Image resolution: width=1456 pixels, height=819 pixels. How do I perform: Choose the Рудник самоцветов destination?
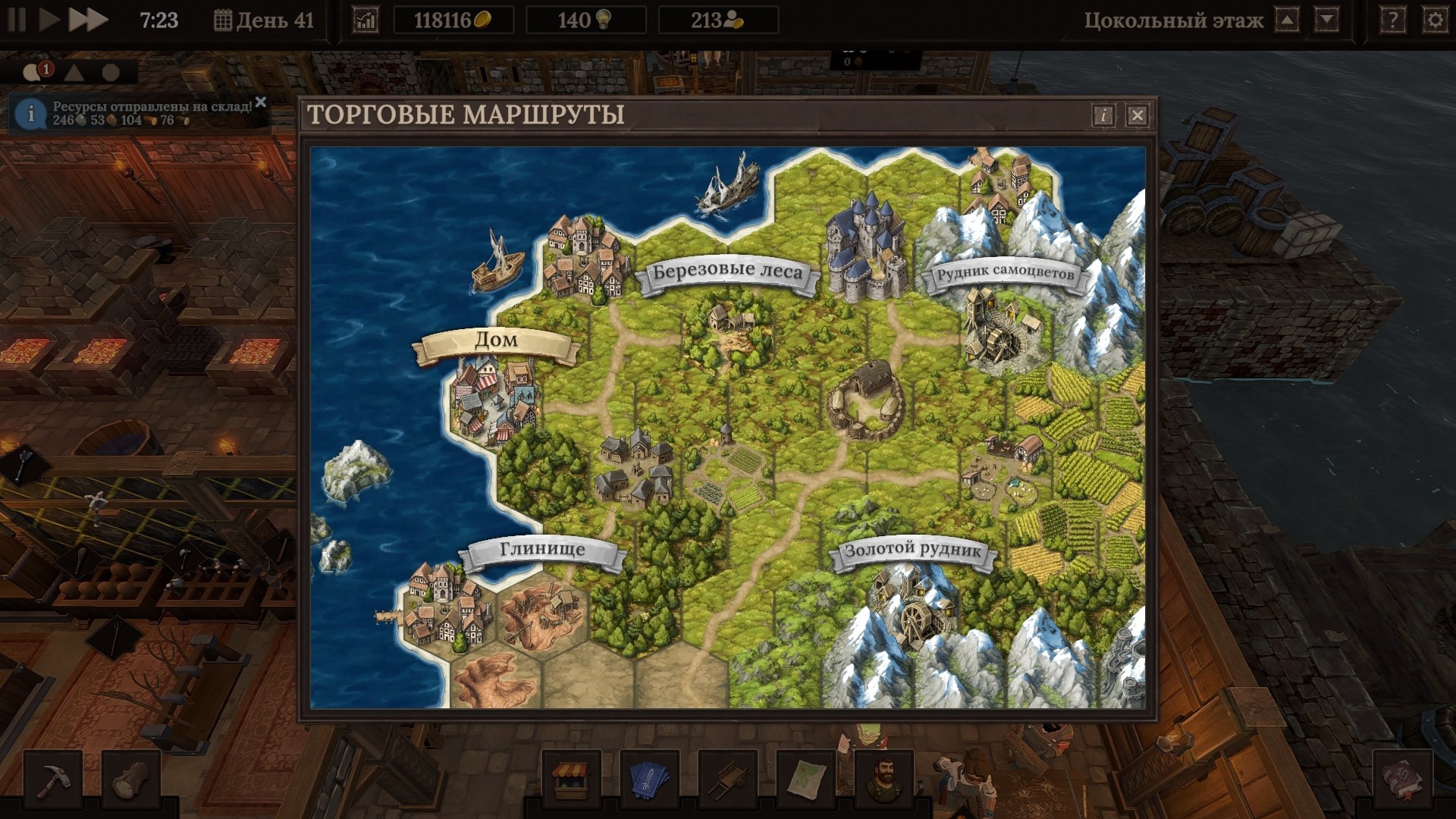(x=1004, y=274)
